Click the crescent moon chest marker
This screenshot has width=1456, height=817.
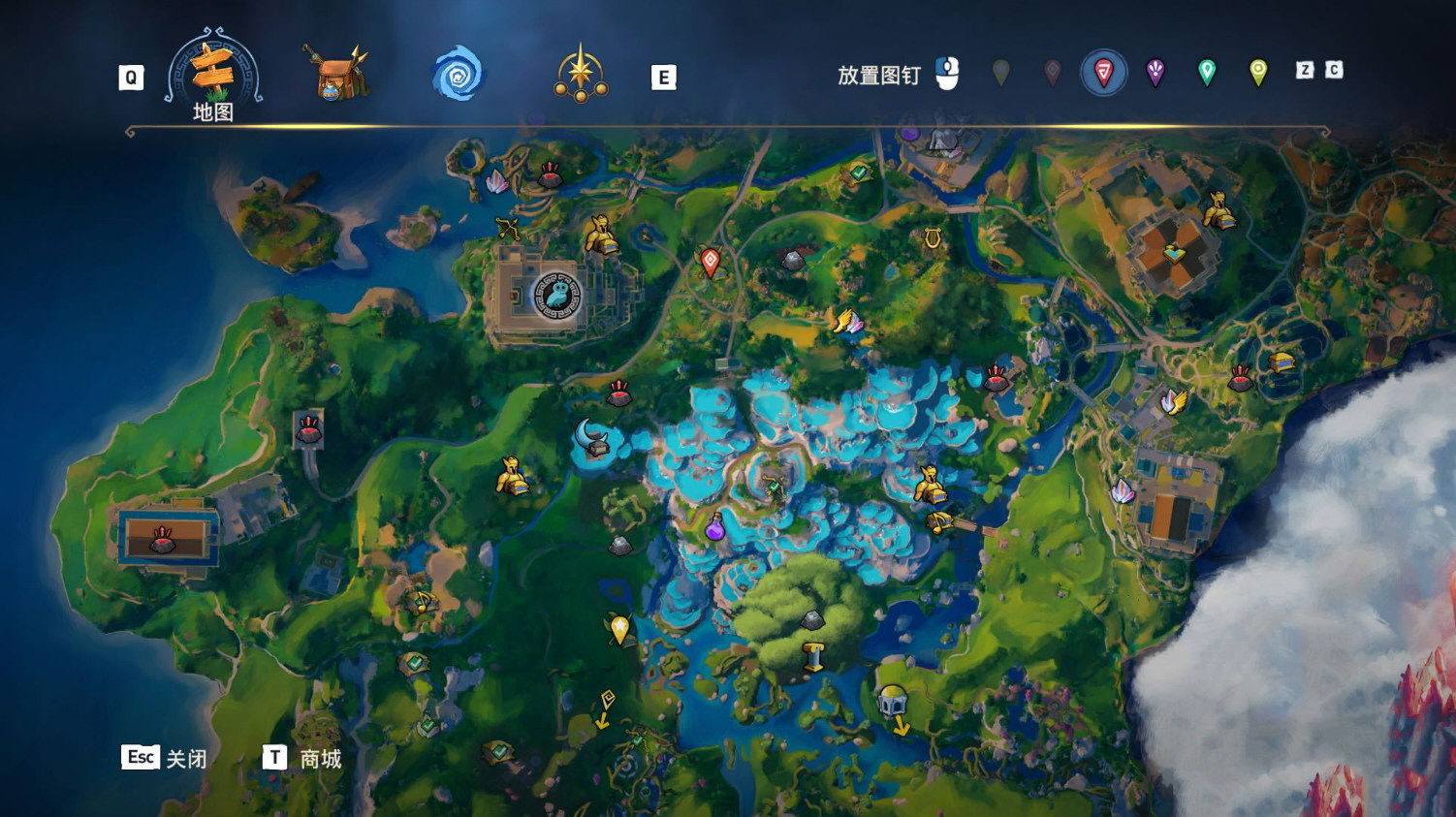tap(592, 439)
